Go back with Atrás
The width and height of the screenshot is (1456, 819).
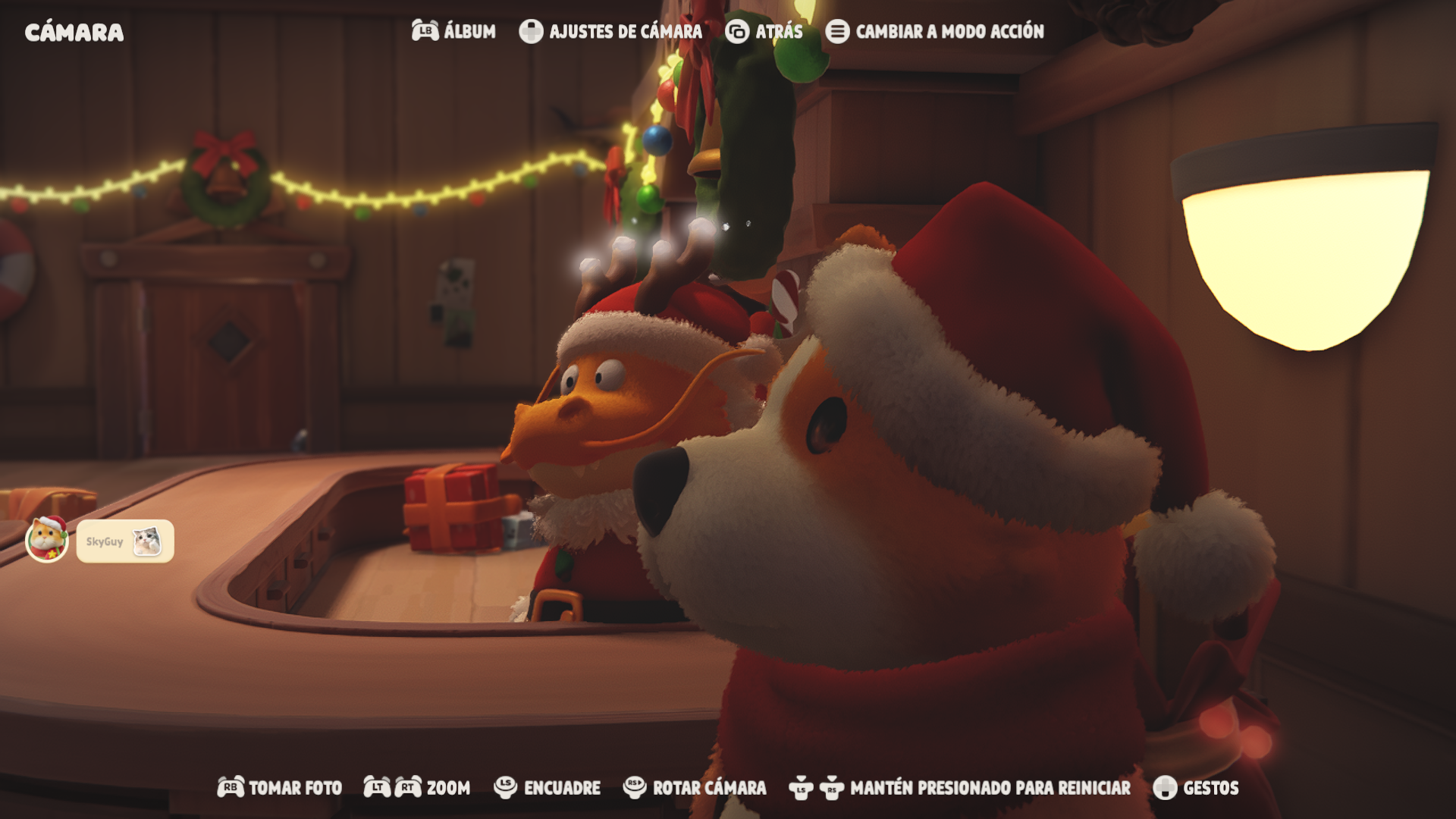point(764,31)
